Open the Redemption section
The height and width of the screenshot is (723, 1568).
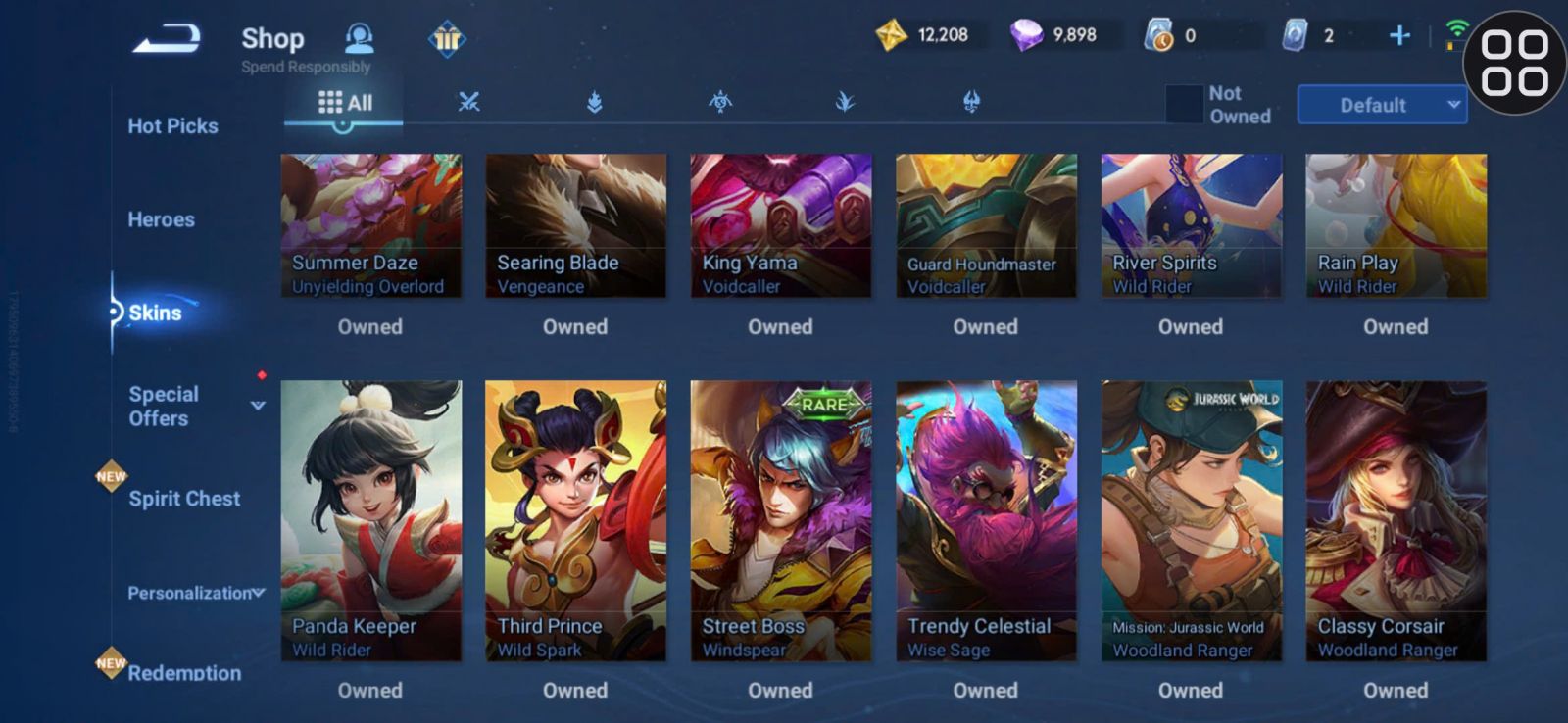[184, 673]
